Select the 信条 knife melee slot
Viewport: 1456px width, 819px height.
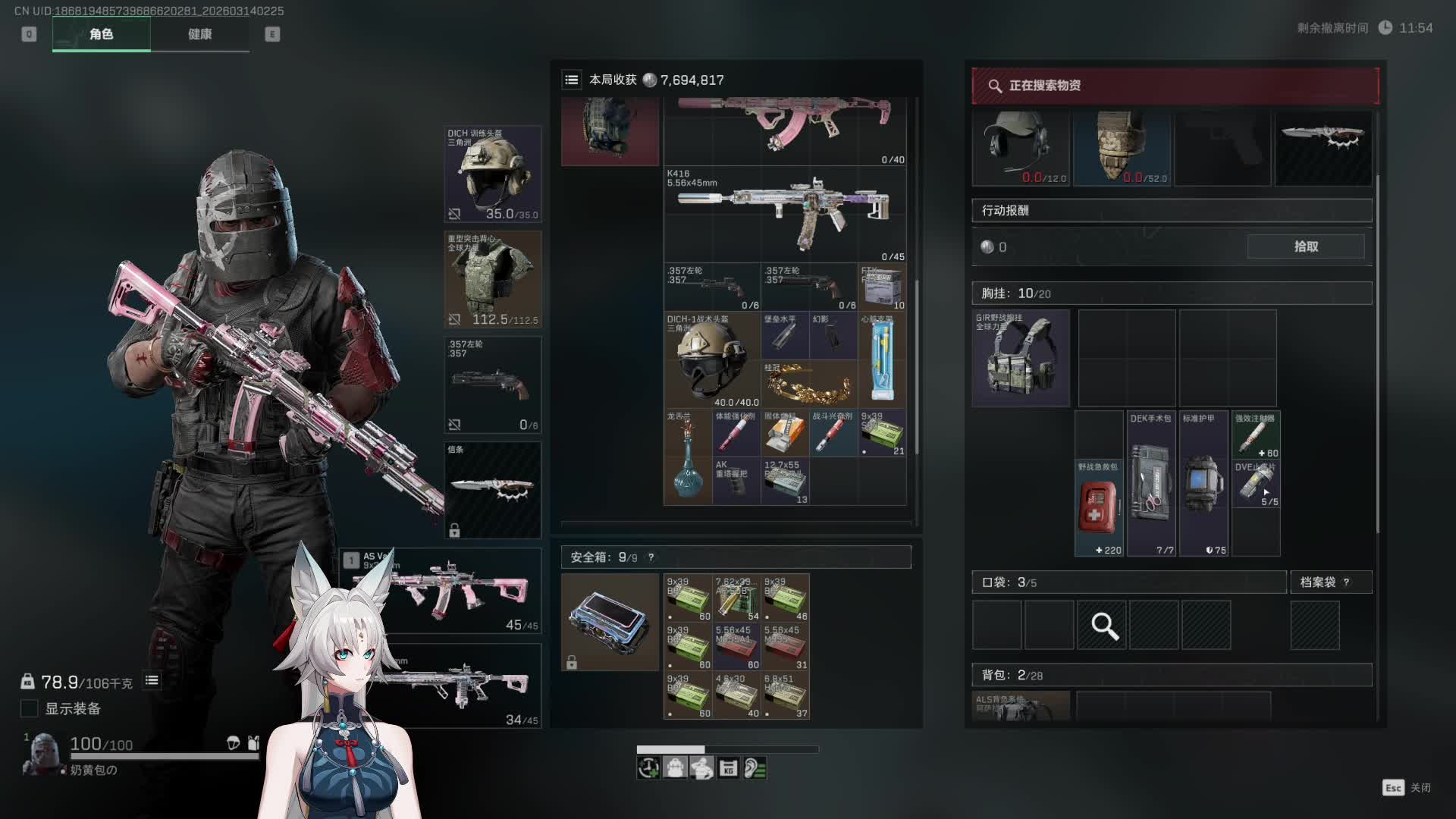pyautogui.click(x=492, y=490)
